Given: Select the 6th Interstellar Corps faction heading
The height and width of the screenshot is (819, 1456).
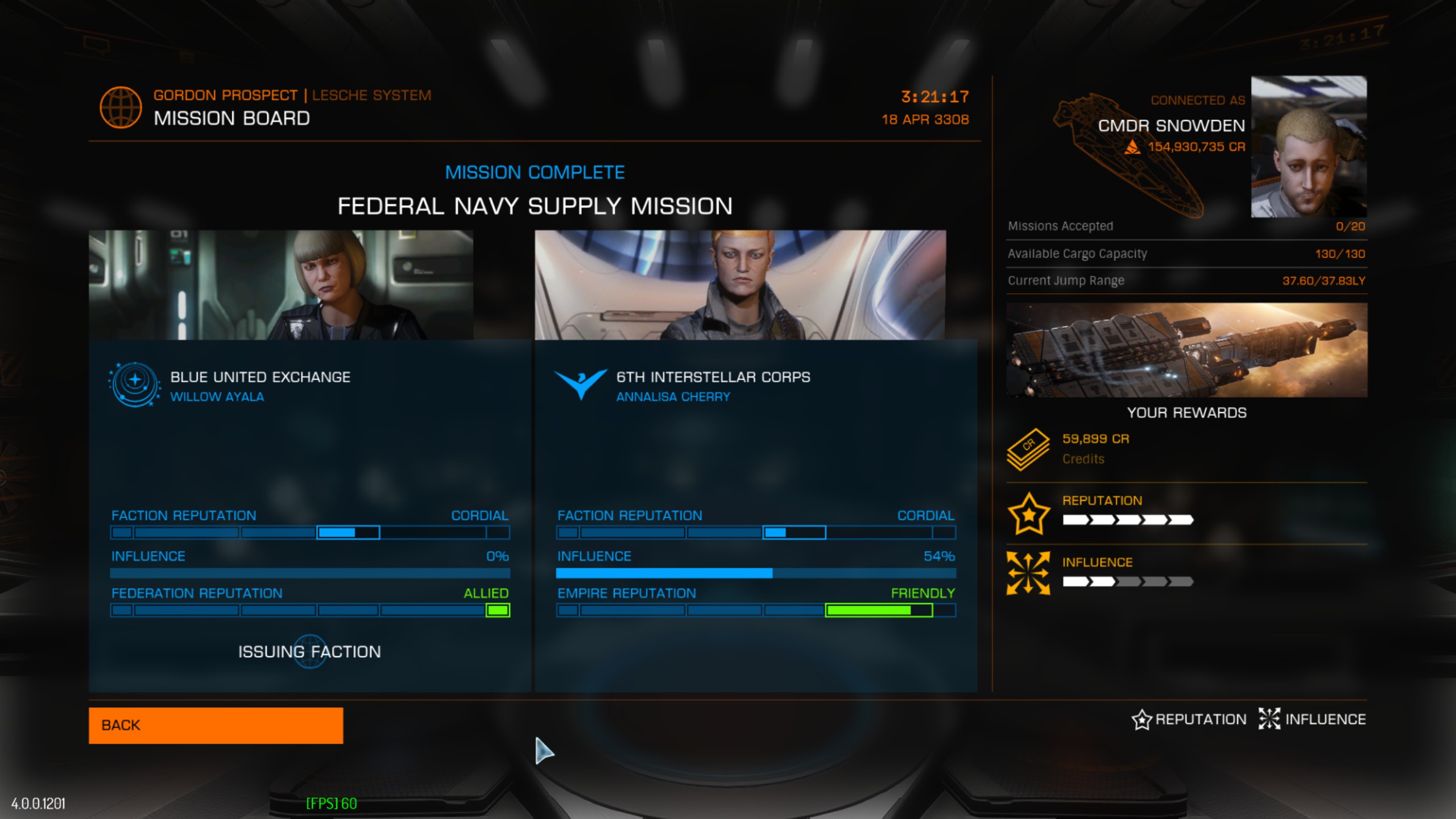Looking at the screenshot, I should pyautogui.click(x=713, y=377).
